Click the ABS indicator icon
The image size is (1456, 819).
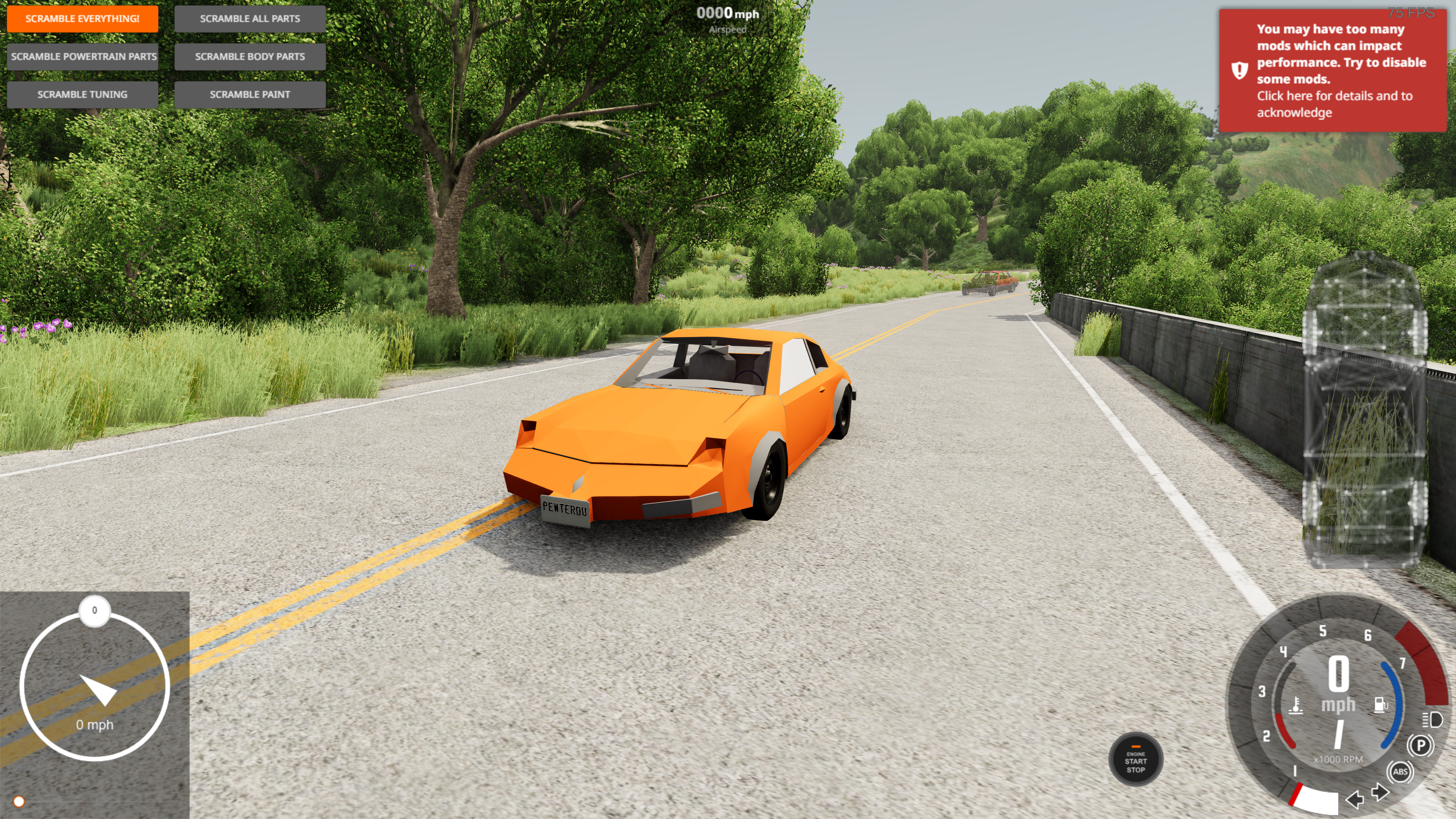click(1400, 772)
